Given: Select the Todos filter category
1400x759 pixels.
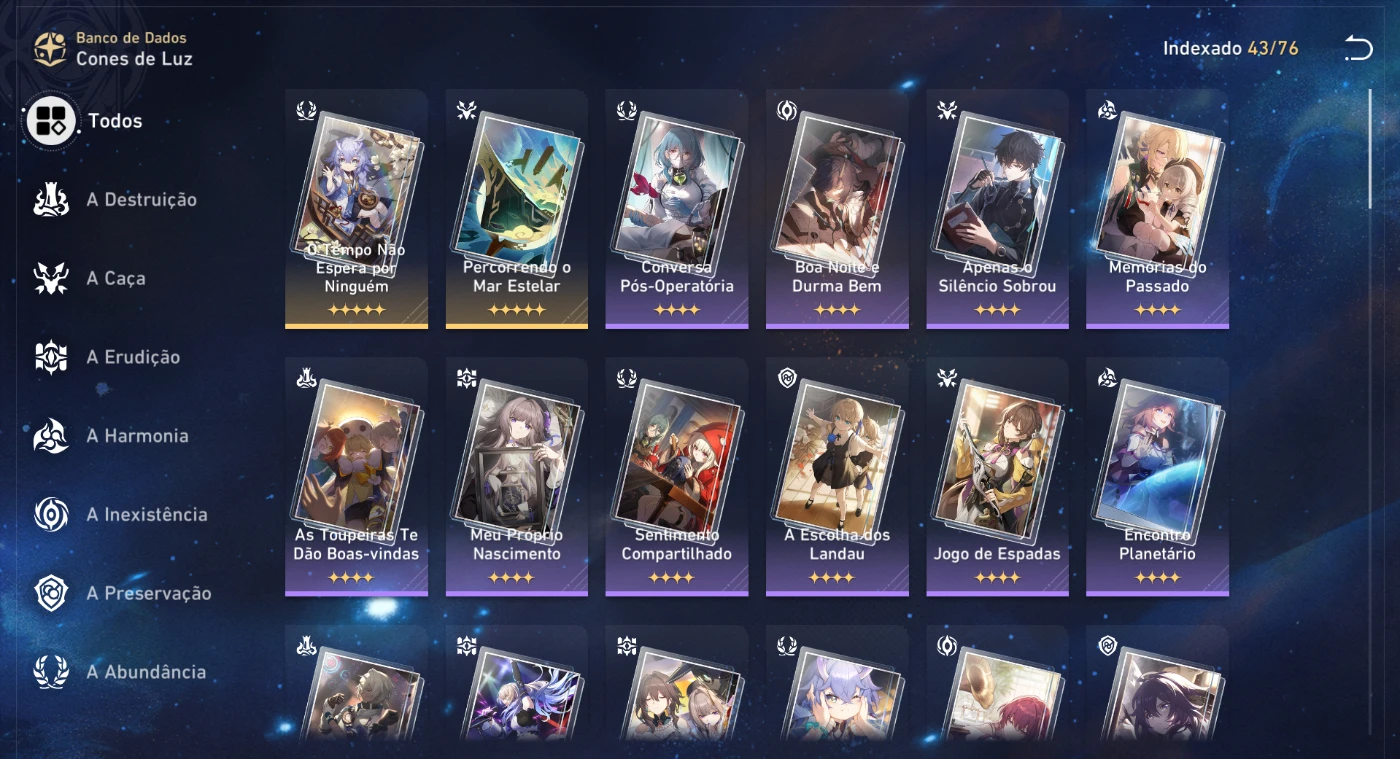Looking at the screenshot, I should (50, 120).
